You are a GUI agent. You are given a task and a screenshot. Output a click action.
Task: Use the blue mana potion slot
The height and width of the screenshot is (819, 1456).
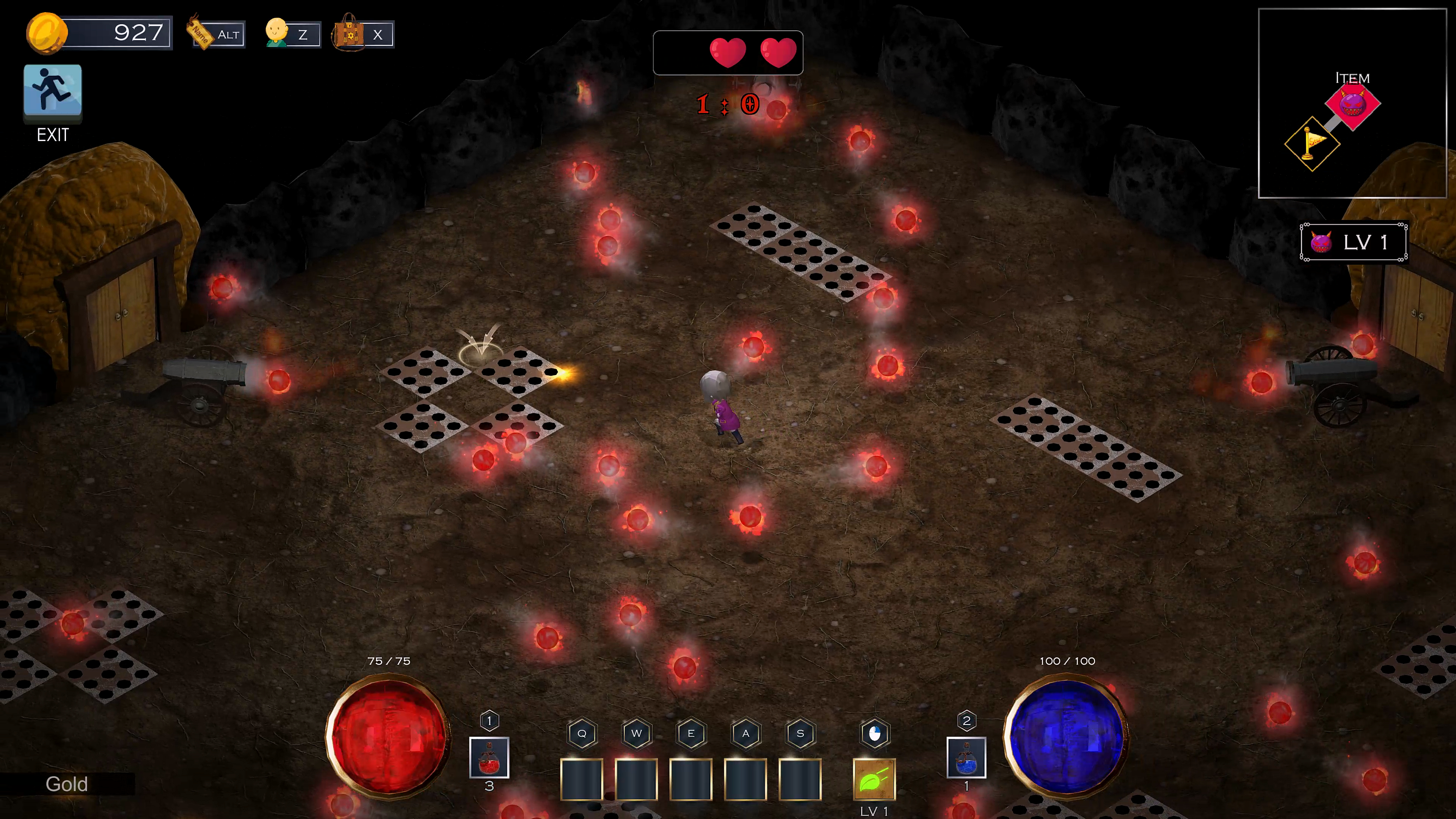click(x=966, y=758)
